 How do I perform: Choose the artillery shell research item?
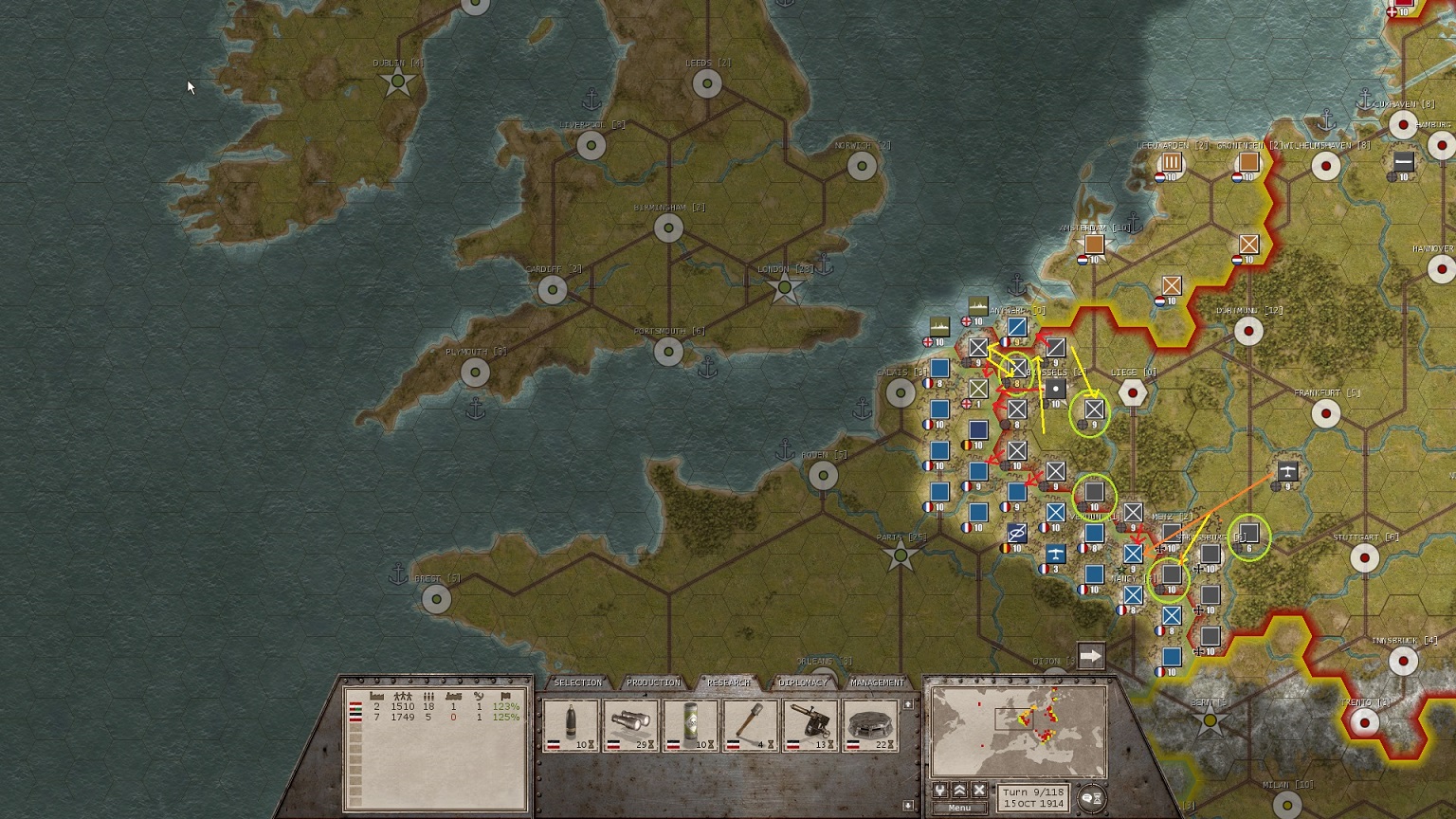coord(571,725)
